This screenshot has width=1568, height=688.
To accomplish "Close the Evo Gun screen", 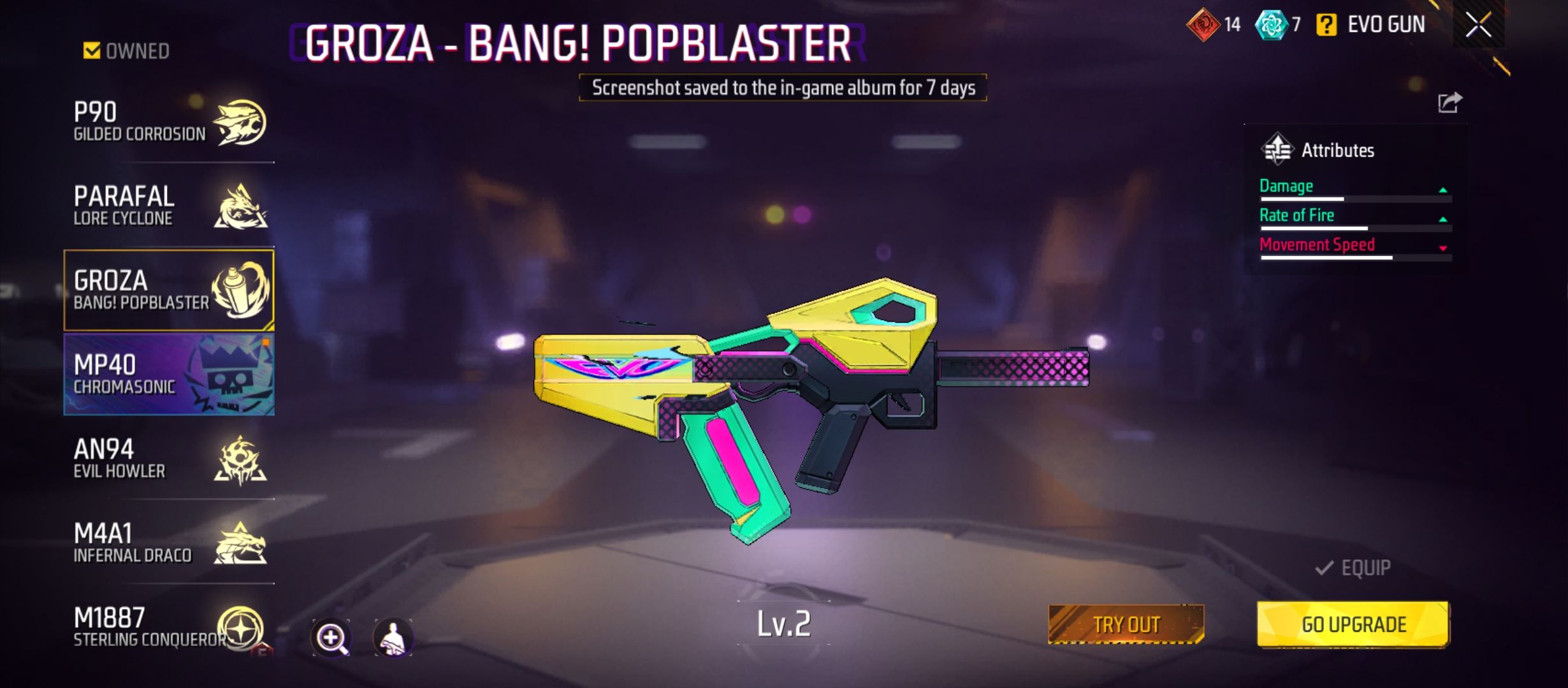I will tap(1477, 25).
